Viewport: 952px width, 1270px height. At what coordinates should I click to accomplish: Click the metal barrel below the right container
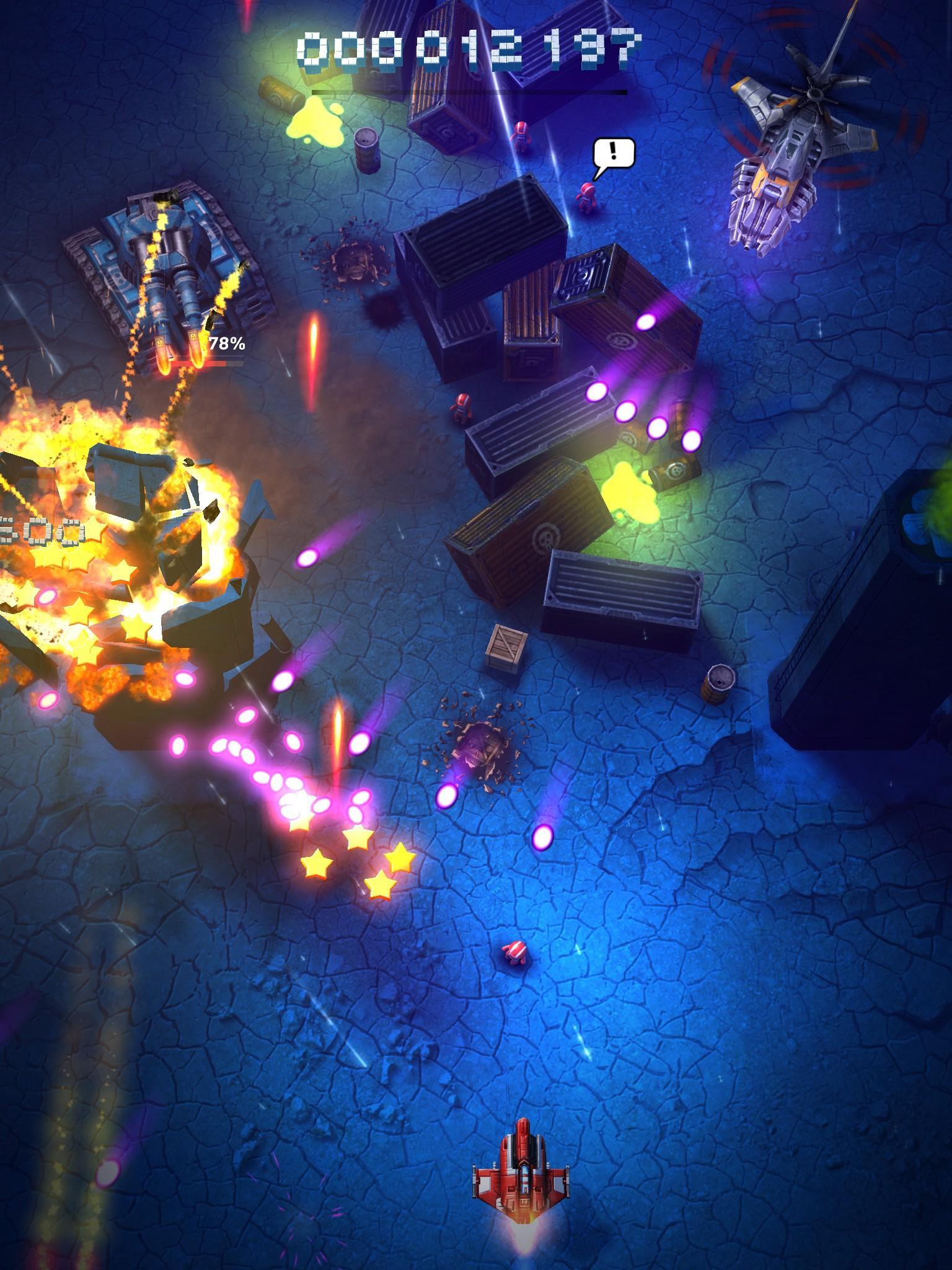719,685
